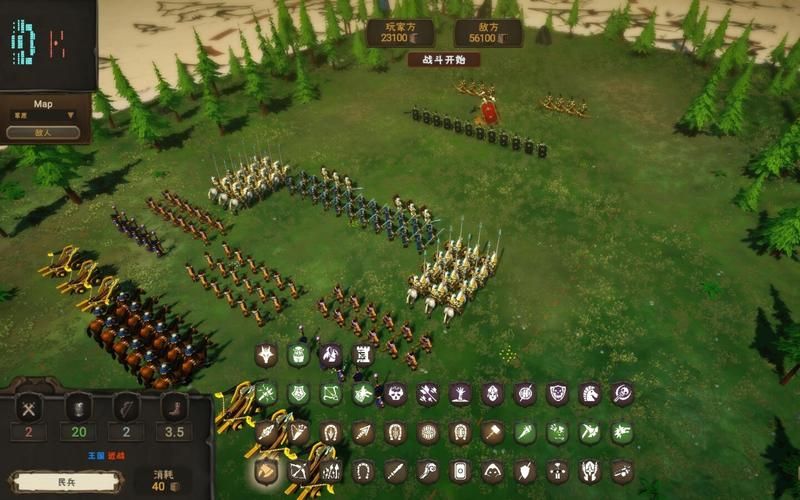This screenshot has width=800, height=500.
Task: Pick the three upright spears unit icon
Action: click(x=330, y=470)
